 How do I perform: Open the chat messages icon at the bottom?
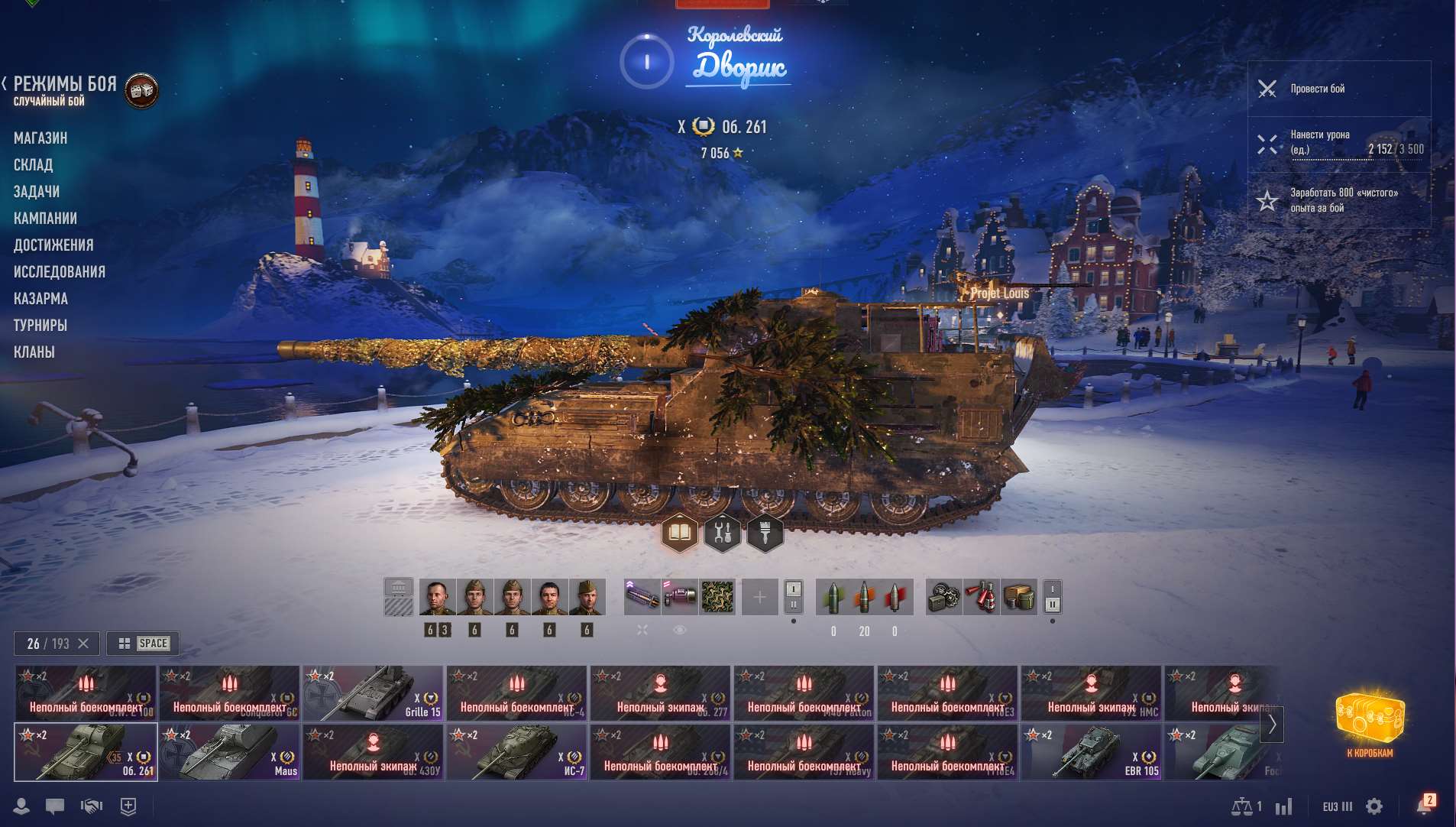pyautogui.click(x=54, y=806)
